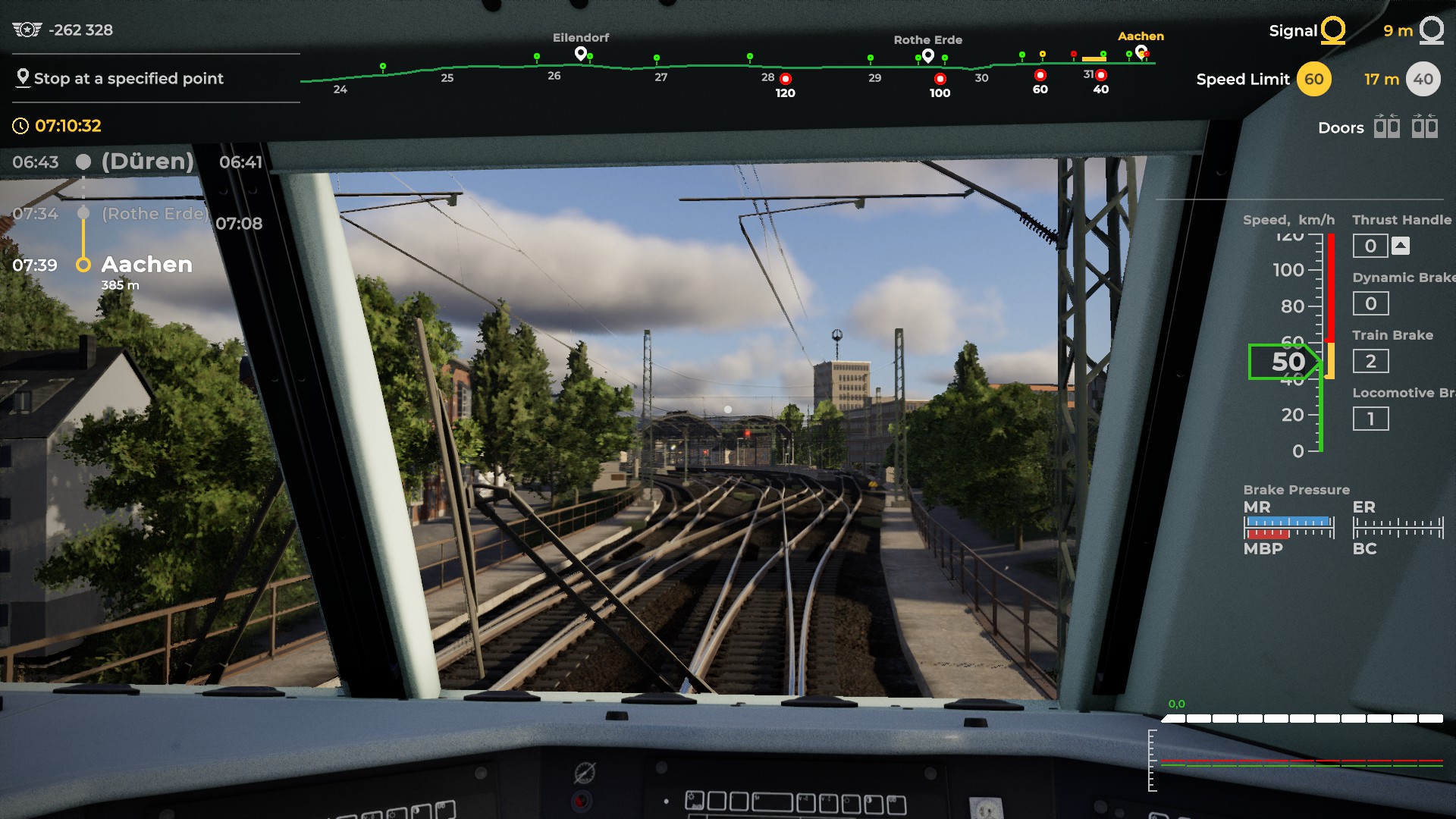Open the 'Stop at a specified point' objective
The height and width of the screenshot is (819, 1456).
point(128,78)
